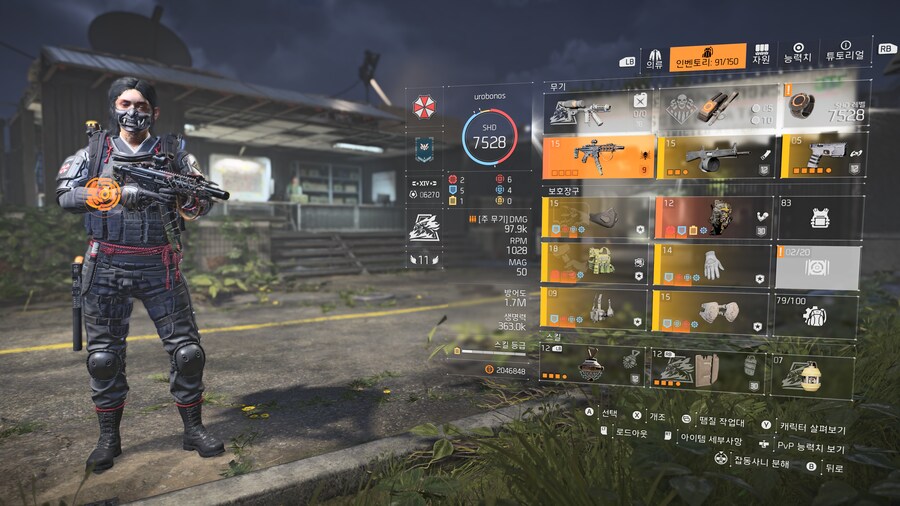The width and height of the screenshot is (900, 506).
Task: Select the equipped orange SMG weapon slot
Action: click(595, 156)
